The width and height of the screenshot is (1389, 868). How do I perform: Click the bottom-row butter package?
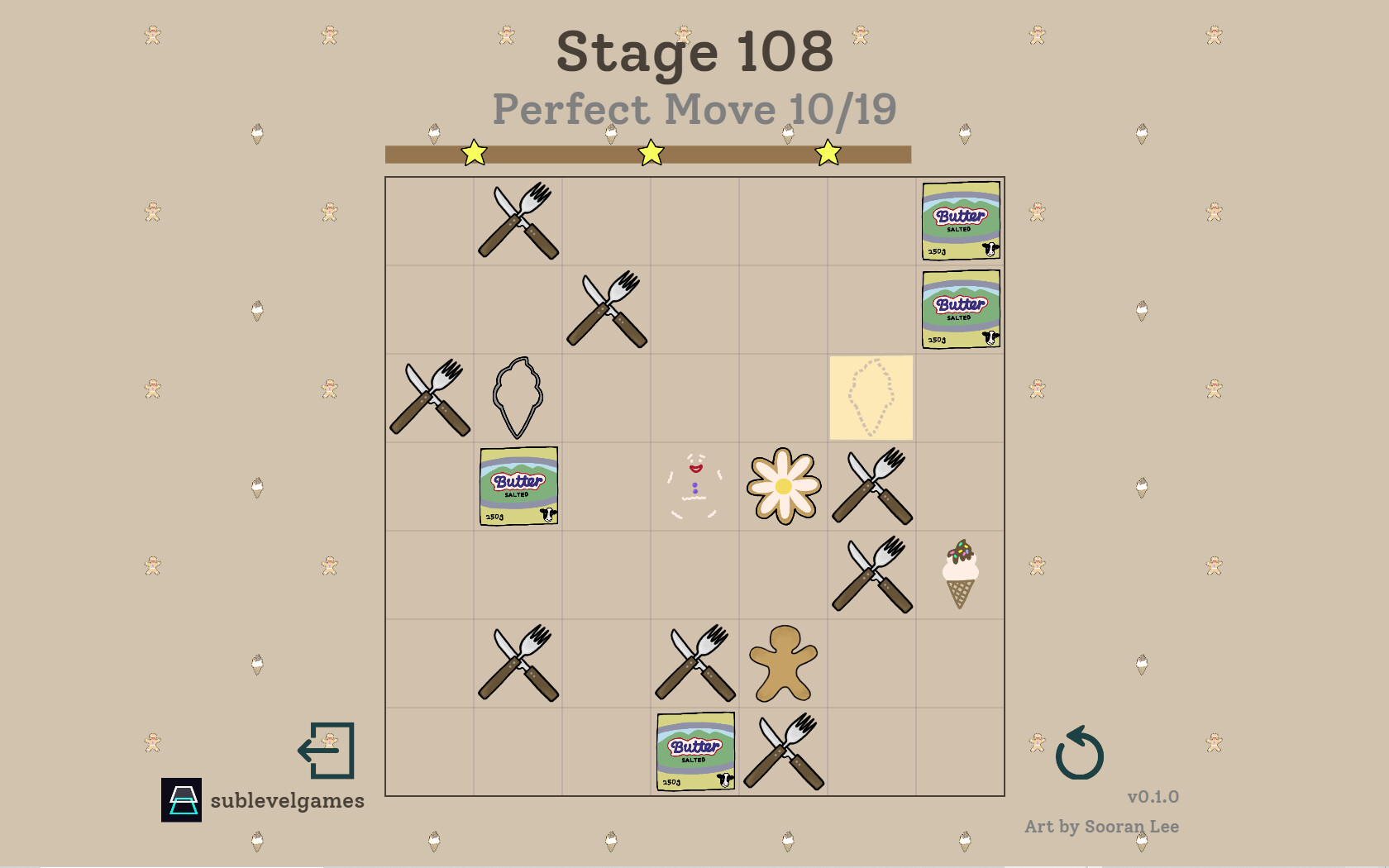click(694, 752)
